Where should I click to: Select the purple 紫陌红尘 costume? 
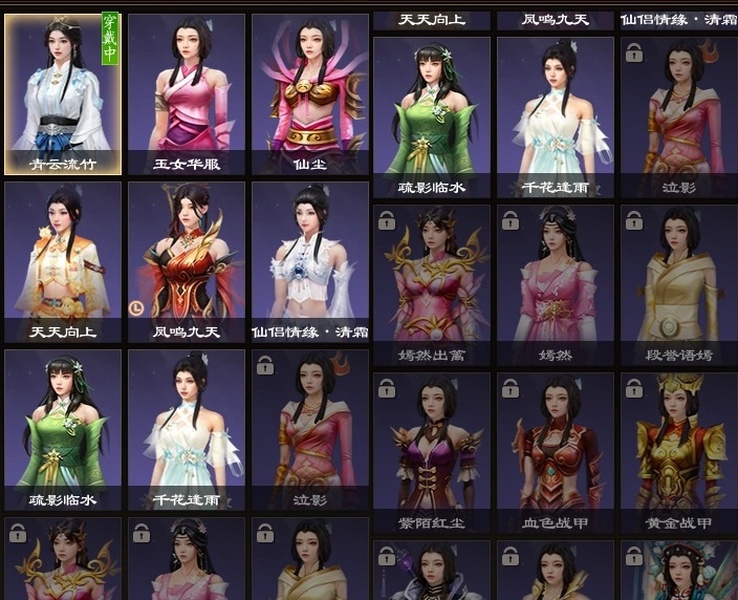[x=431, y=451]
